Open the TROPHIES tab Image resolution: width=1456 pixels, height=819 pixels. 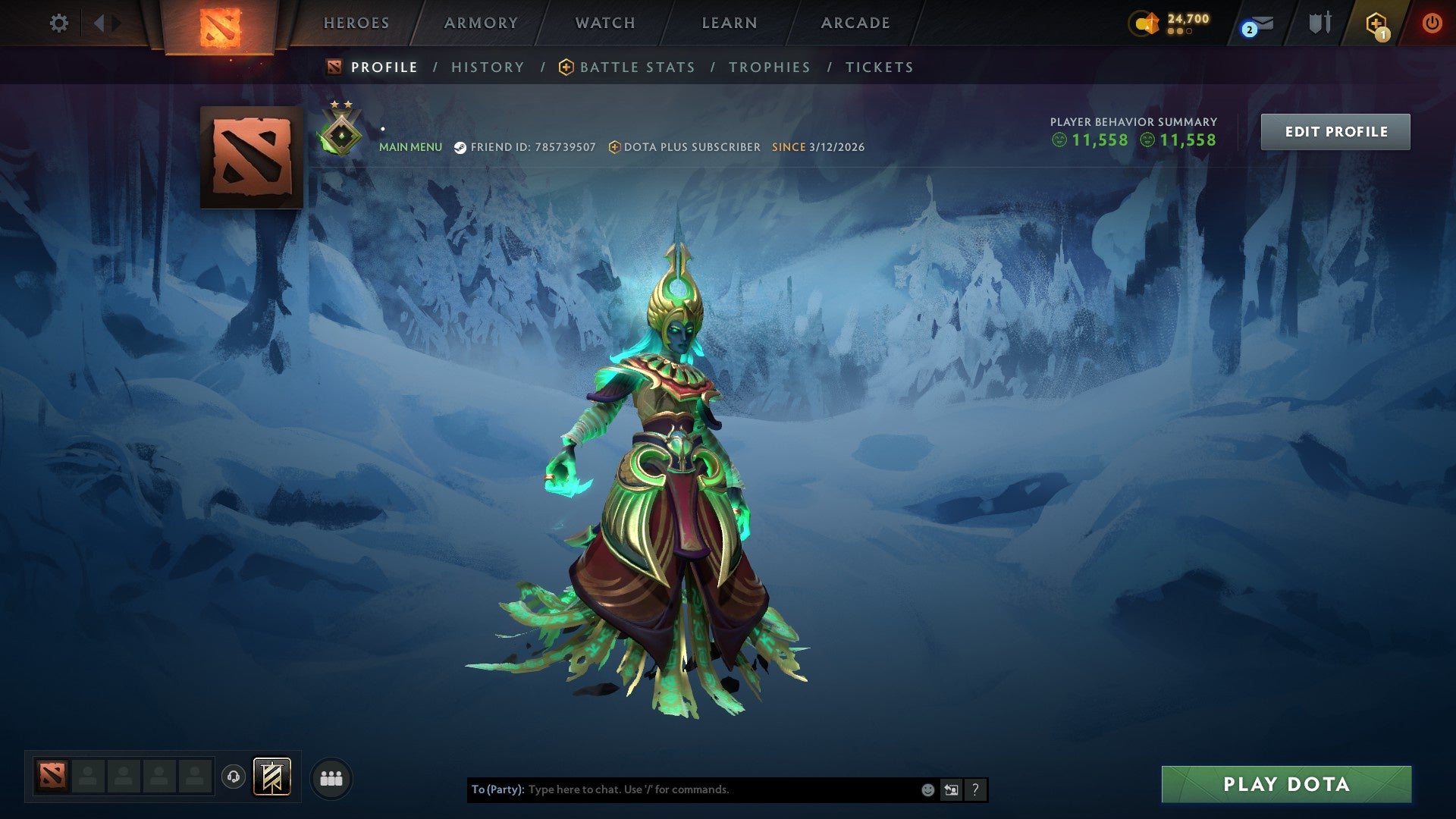click(x=768, y=67)
